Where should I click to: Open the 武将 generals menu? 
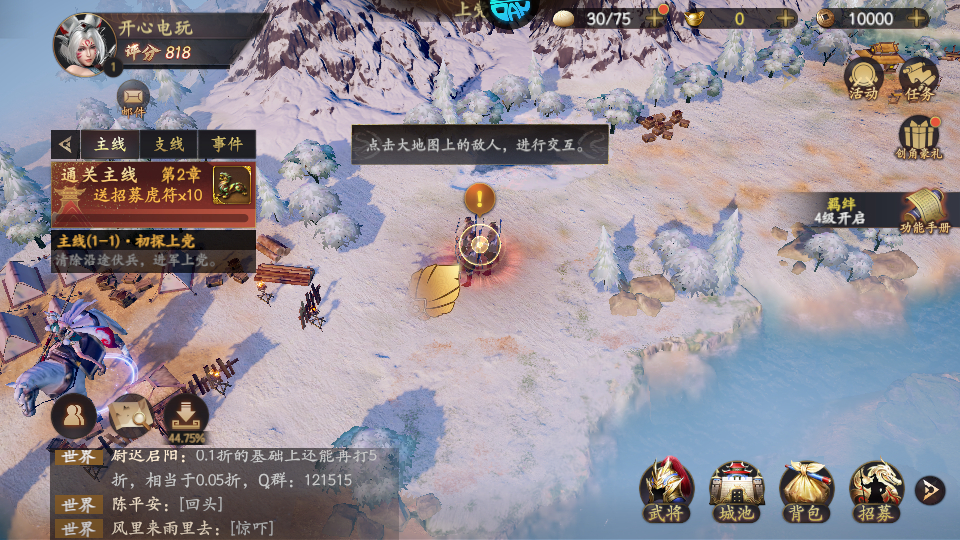(x=666, y=490)
